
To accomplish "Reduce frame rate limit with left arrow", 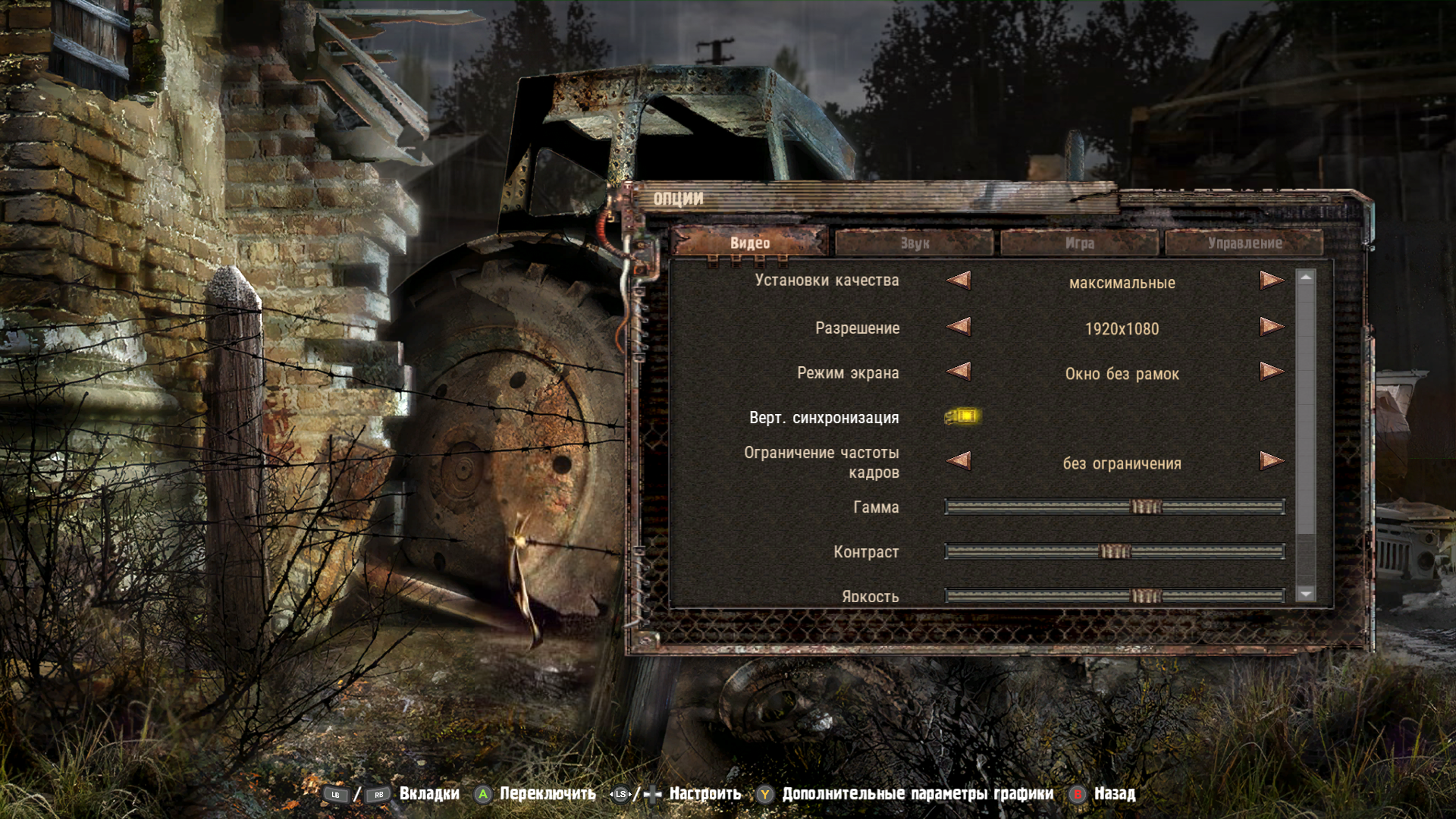I will coord(959,461).
